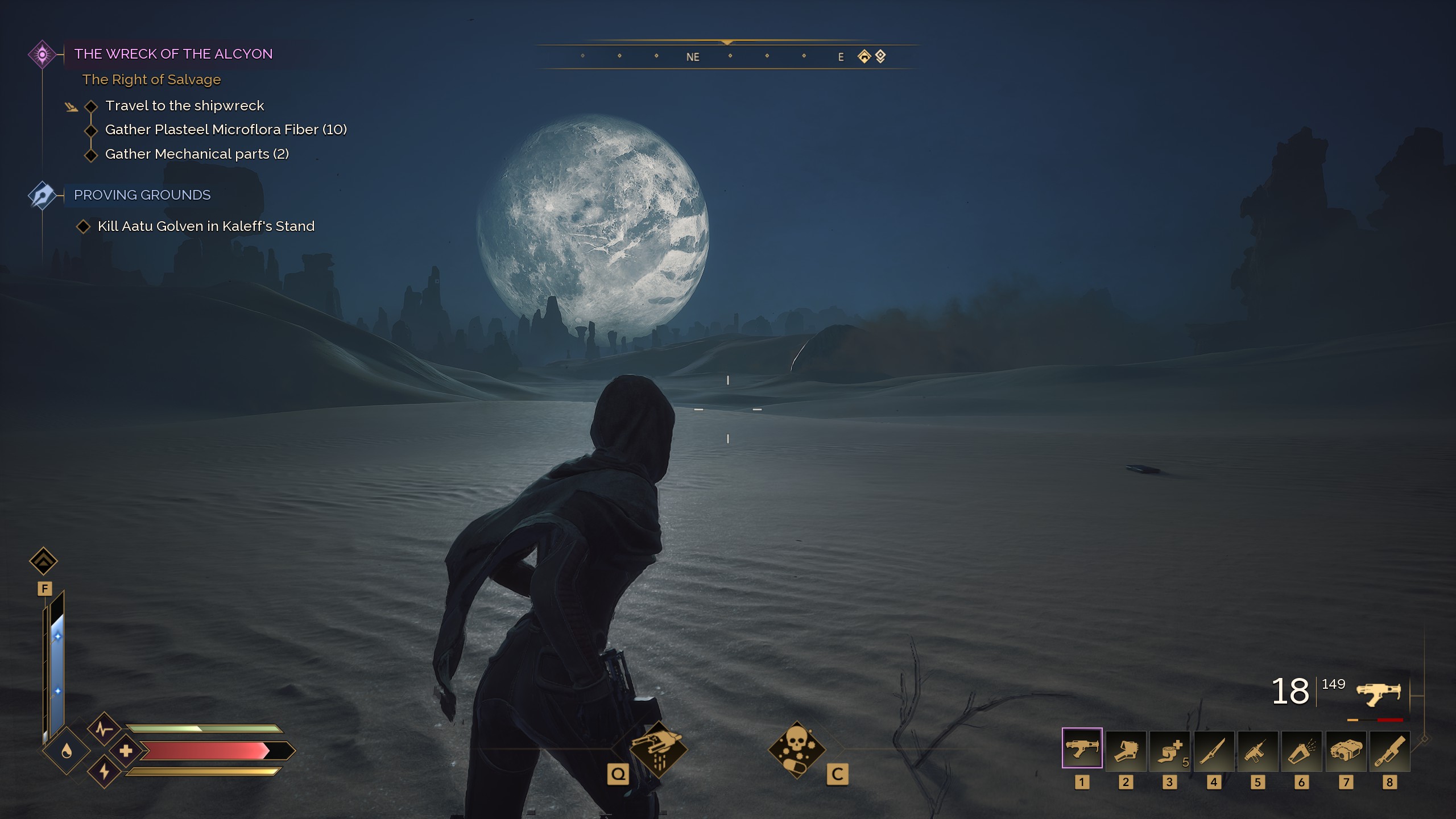Select the spraying cutter tool slot
The width and height of the screenshot is (1456, 819).
click(1301, 750)
